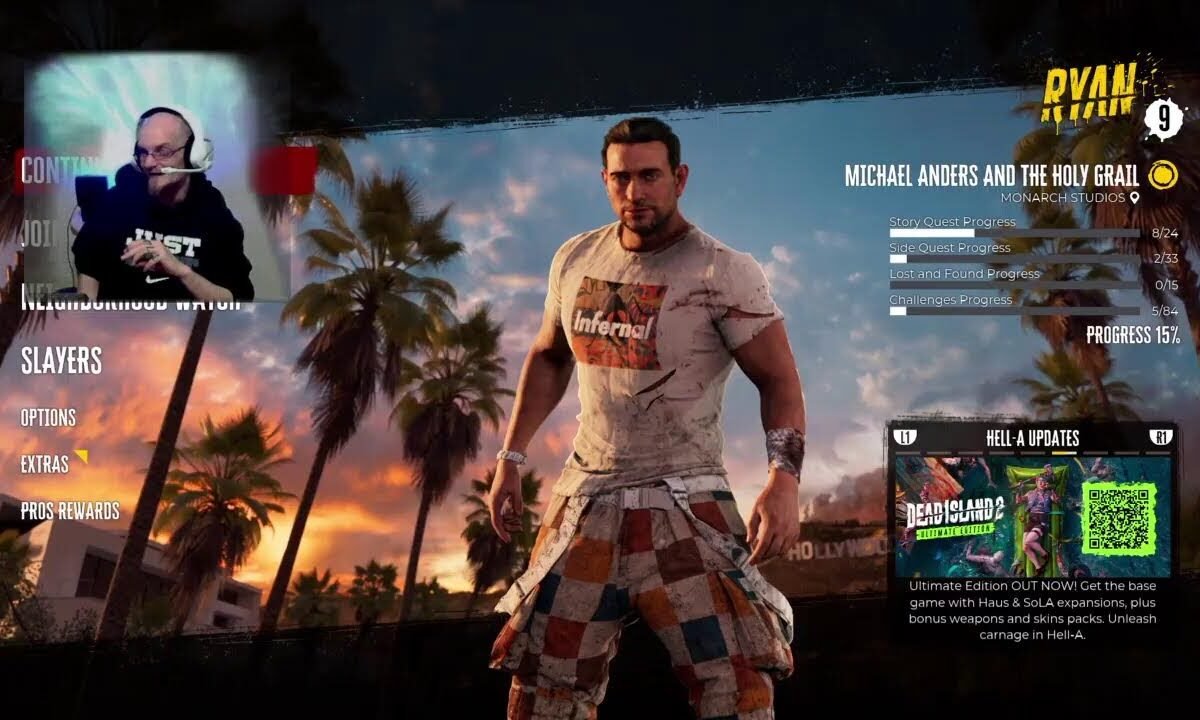The image size is (1200, 720).
Task: Select the Extras menu entry
Action: click(45, 464)
